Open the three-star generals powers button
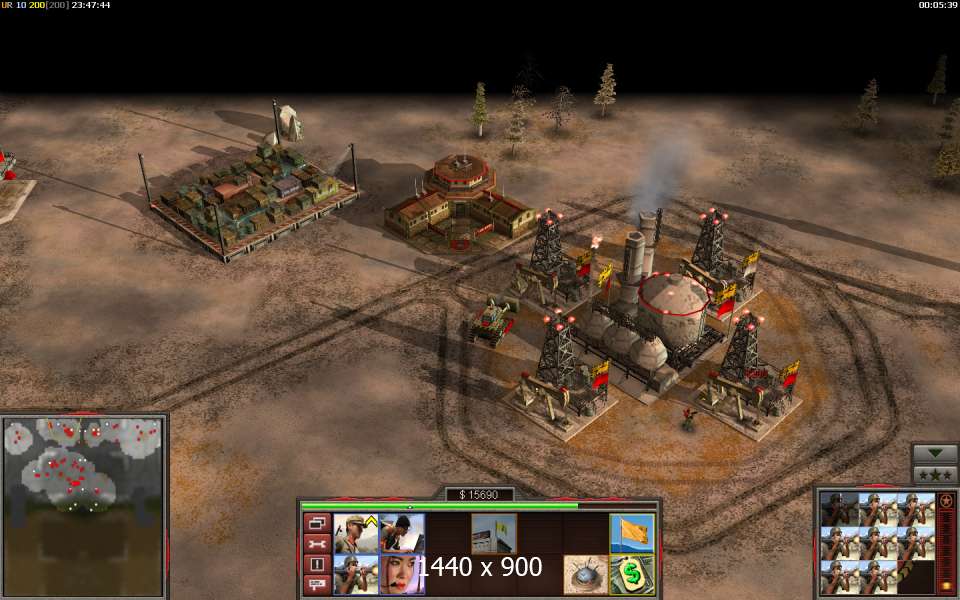Screen dimensions: 960x600 point(935,473)
